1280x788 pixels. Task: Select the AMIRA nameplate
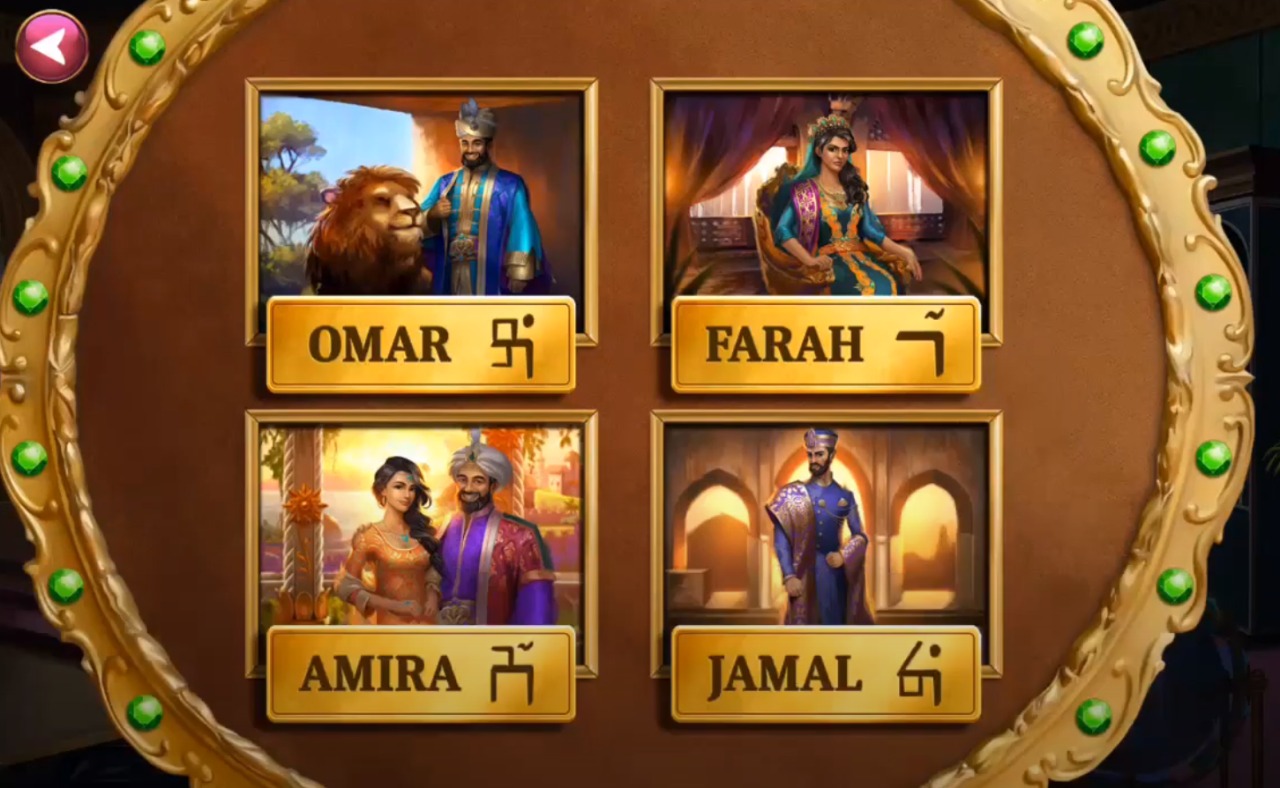(420, 672)
